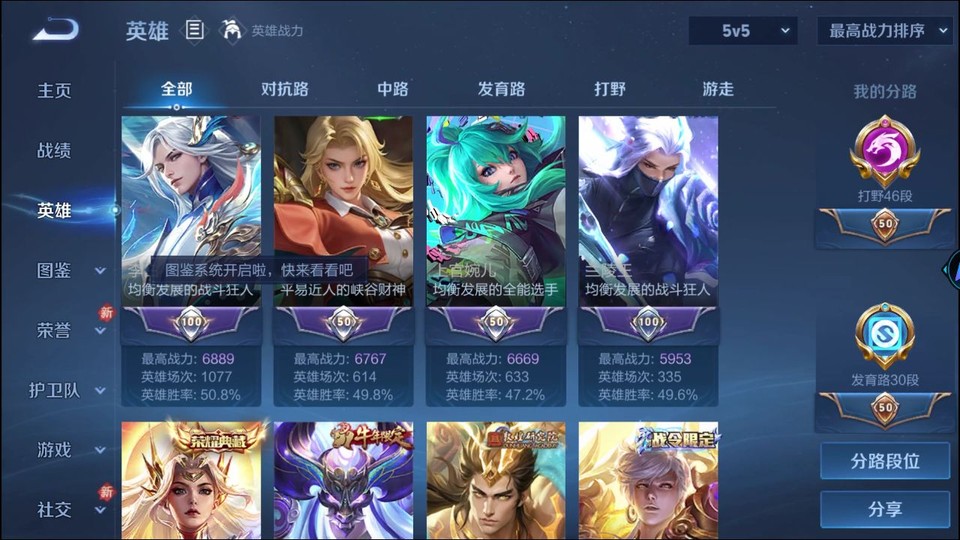Open the 打野46段 lane badge
The image size is (960, 540).
885,160
